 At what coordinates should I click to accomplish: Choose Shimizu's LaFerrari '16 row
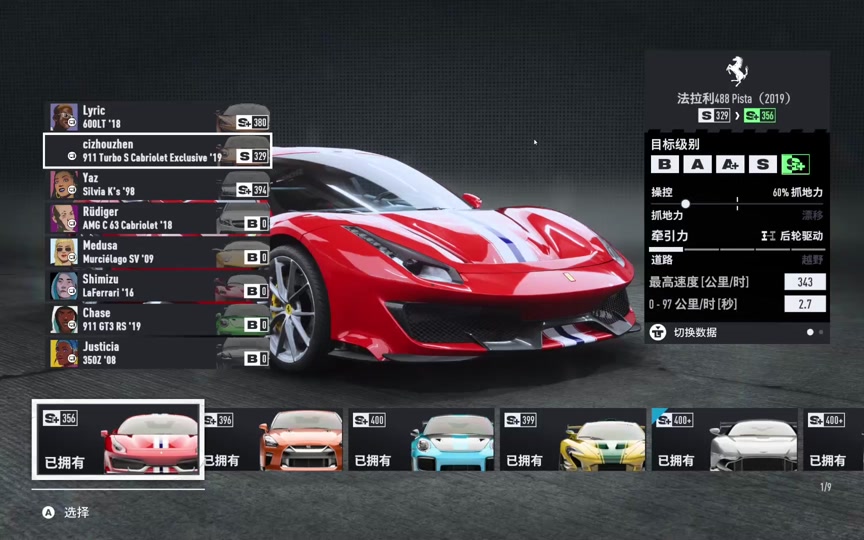pyautogui.click(x=157, y=286)
